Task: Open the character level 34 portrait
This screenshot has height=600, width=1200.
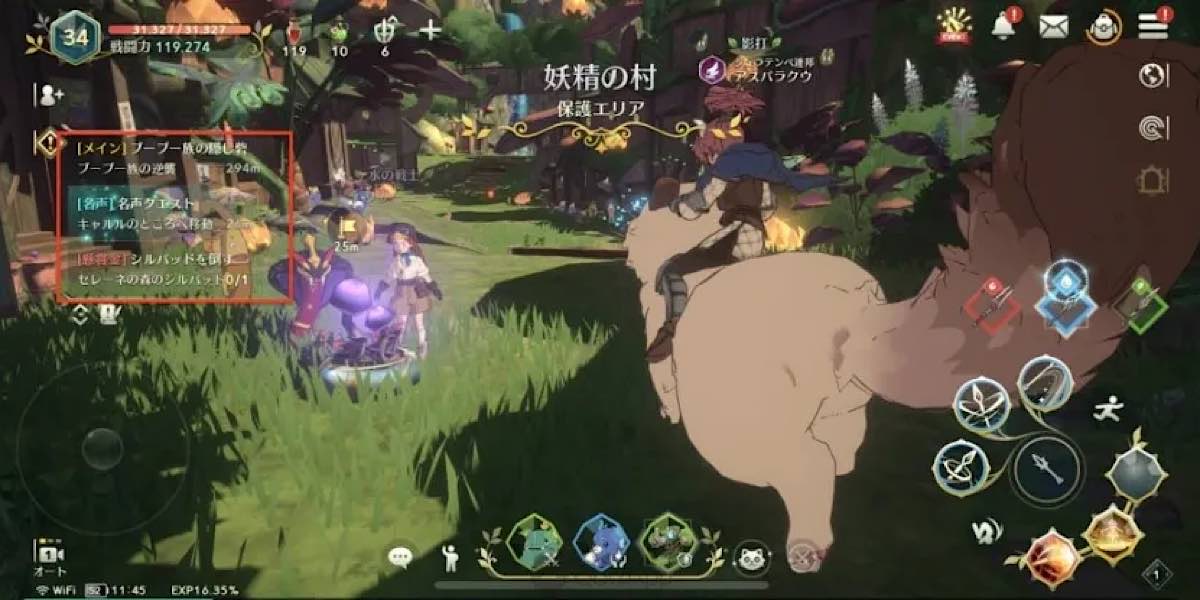Action: (75, 37)
